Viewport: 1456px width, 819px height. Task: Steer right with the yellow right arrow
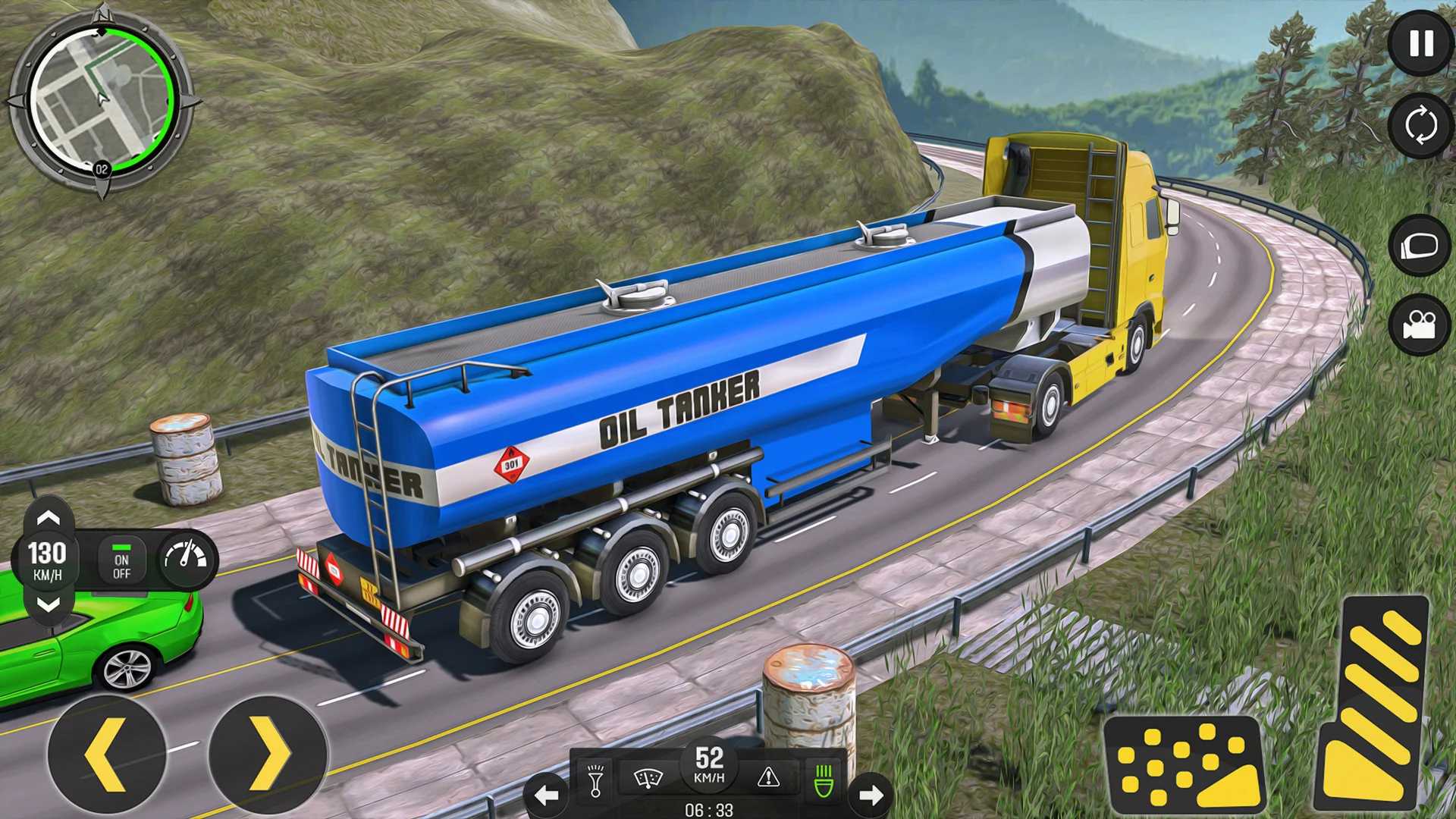click(268, 755)
